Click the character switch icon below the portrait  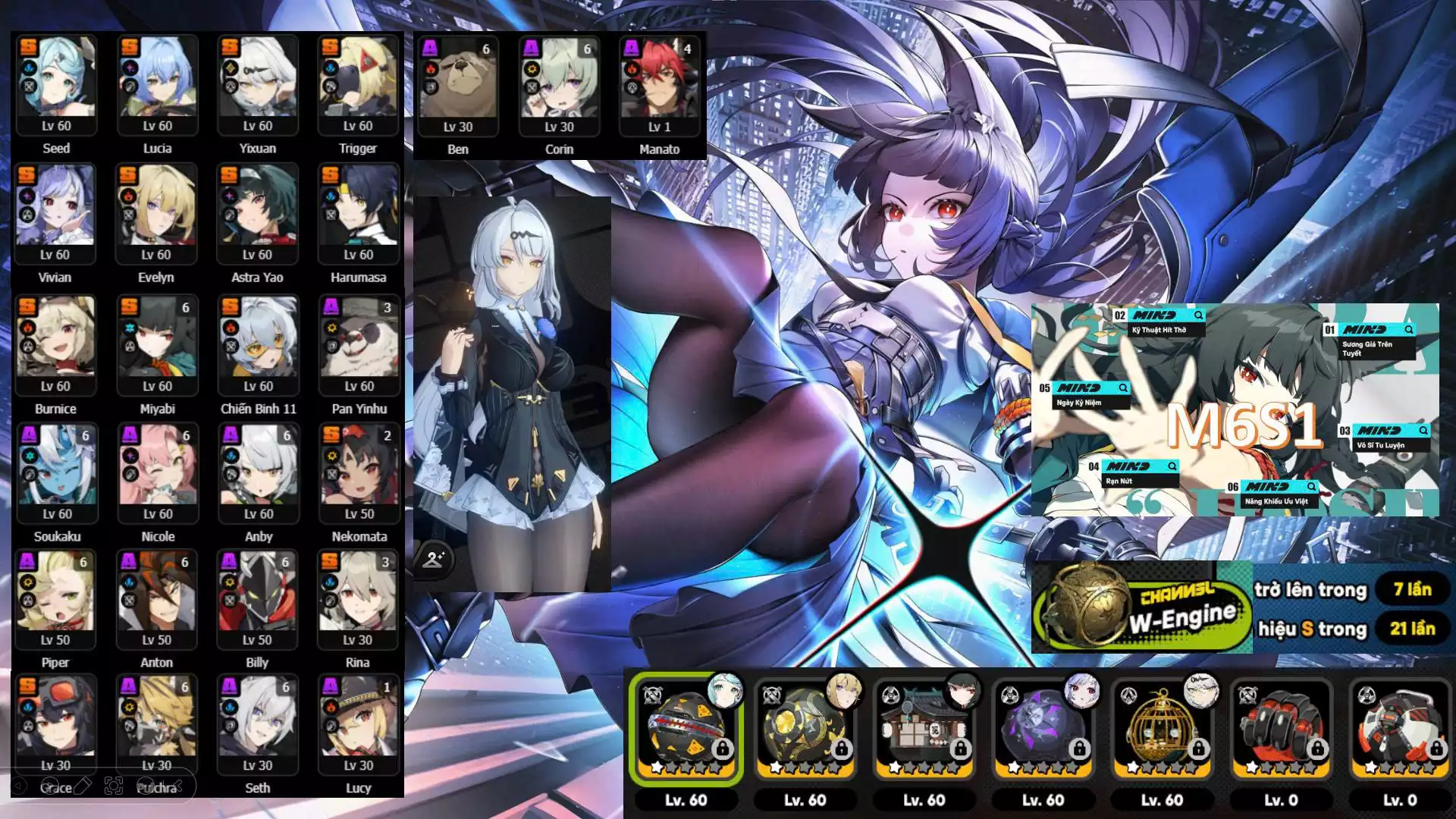[x=434, y=560]
